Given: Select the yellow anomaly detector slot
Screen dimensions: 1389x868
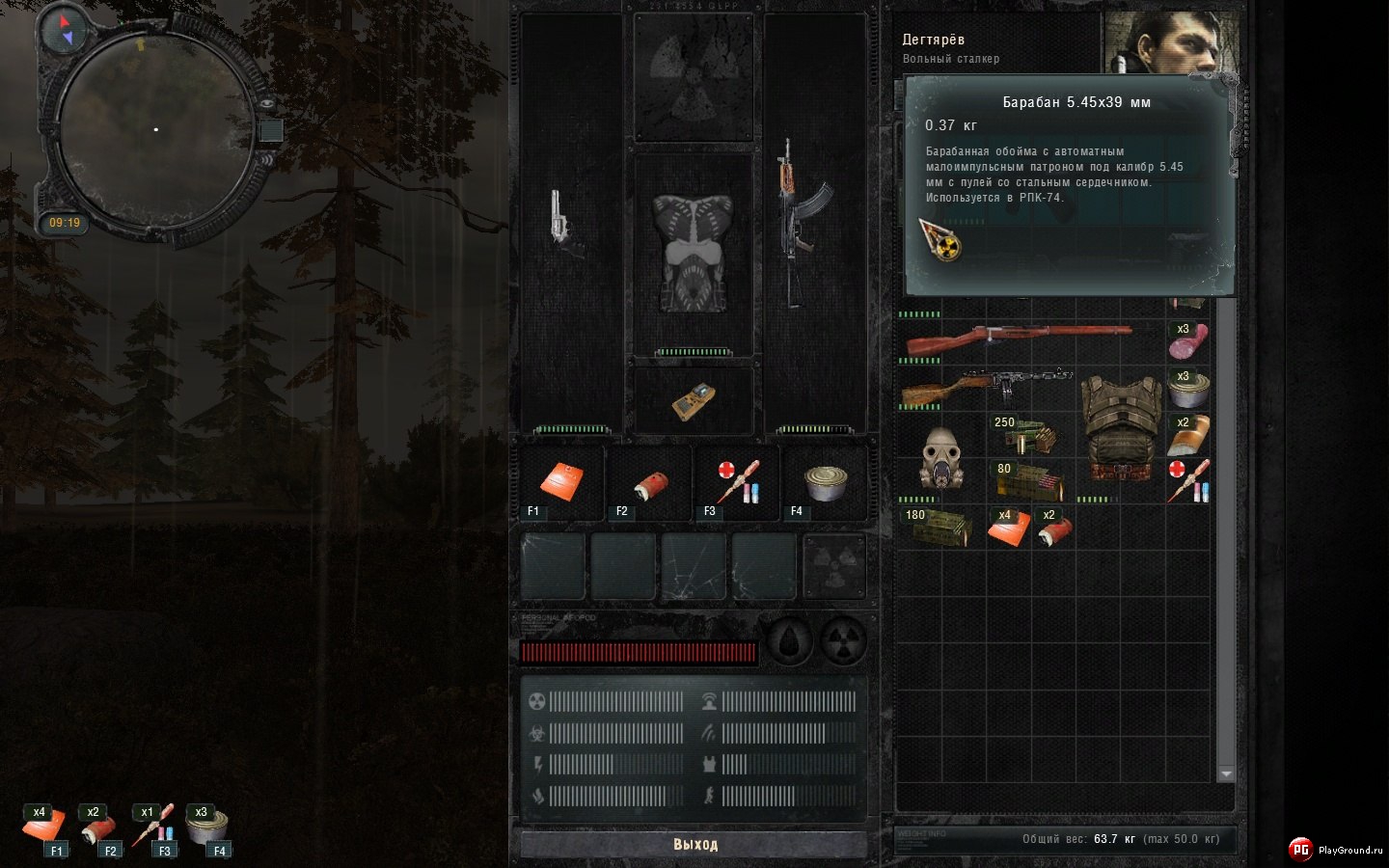Looking at the screenshot, I should point(694,401).
